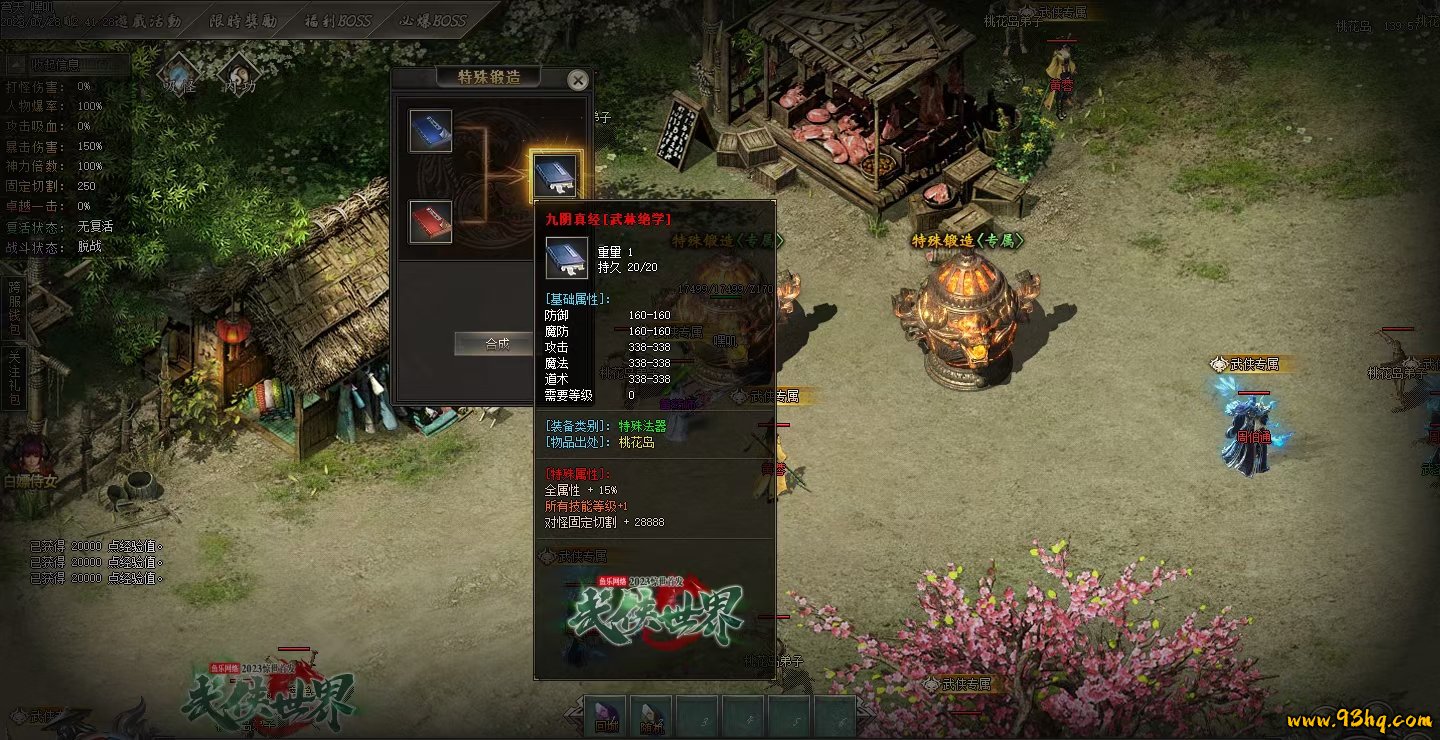The height and width of the screenshot is (740, 1440).
Task: Open the 内功 inner power icon
Action: [x=239, y=74]
